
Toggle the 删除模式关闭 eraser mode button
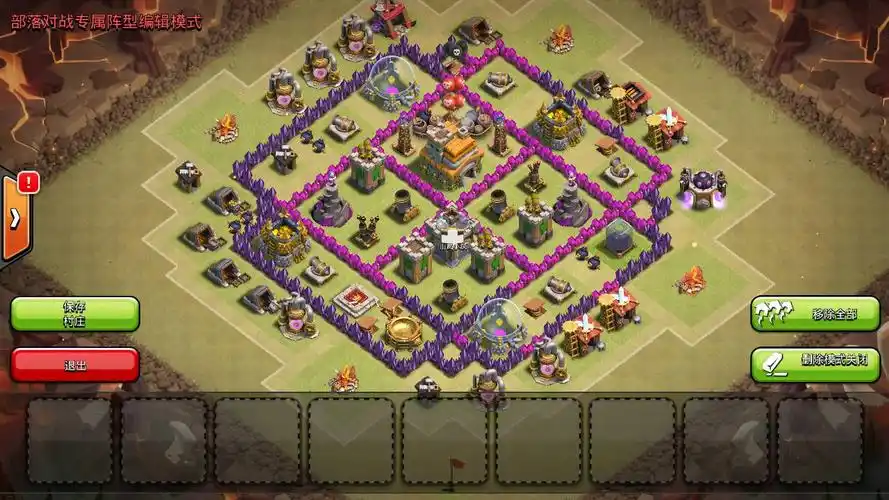(x=815, y=363)
